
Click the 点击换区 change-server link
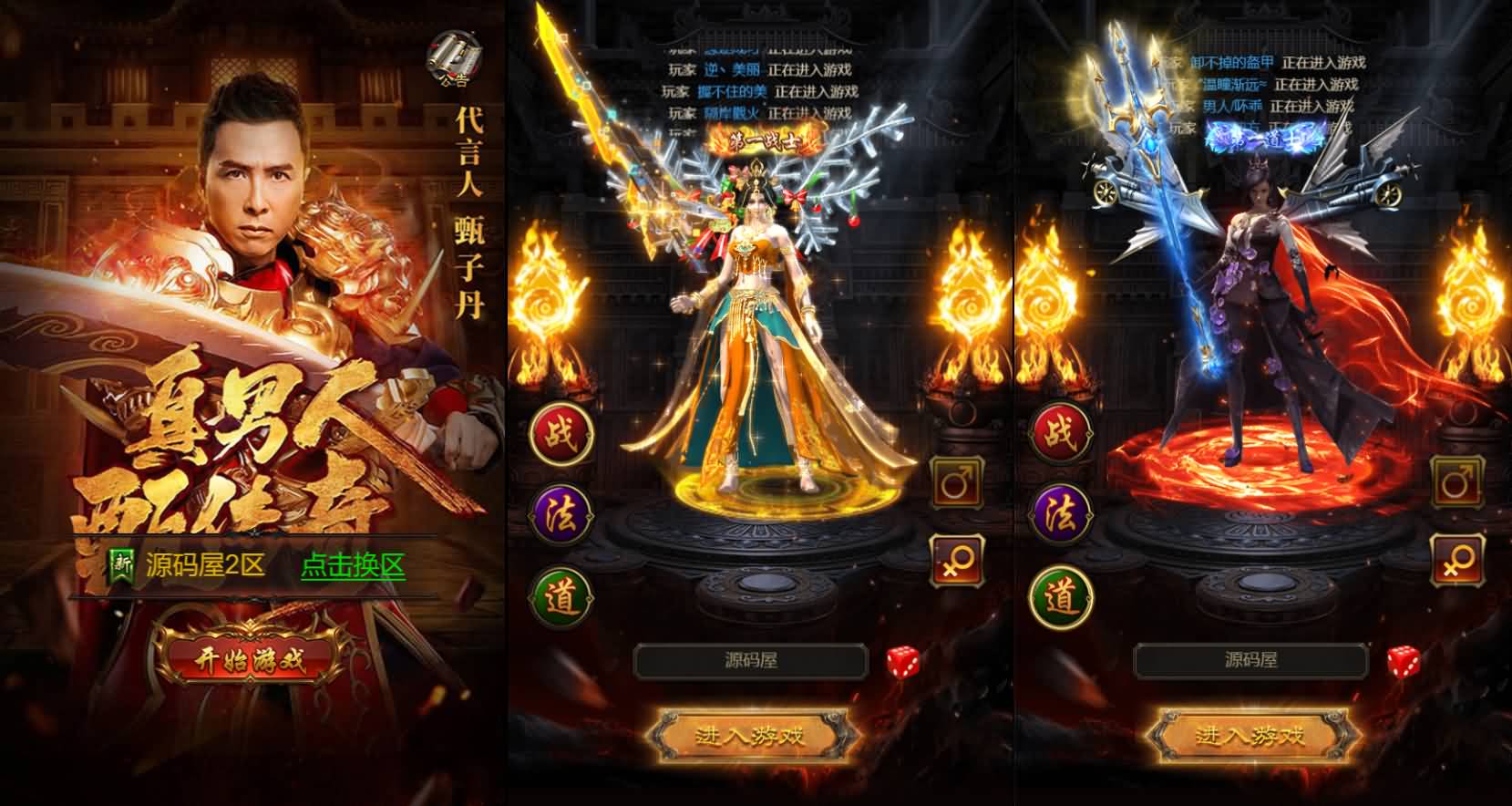pos(351,566)
